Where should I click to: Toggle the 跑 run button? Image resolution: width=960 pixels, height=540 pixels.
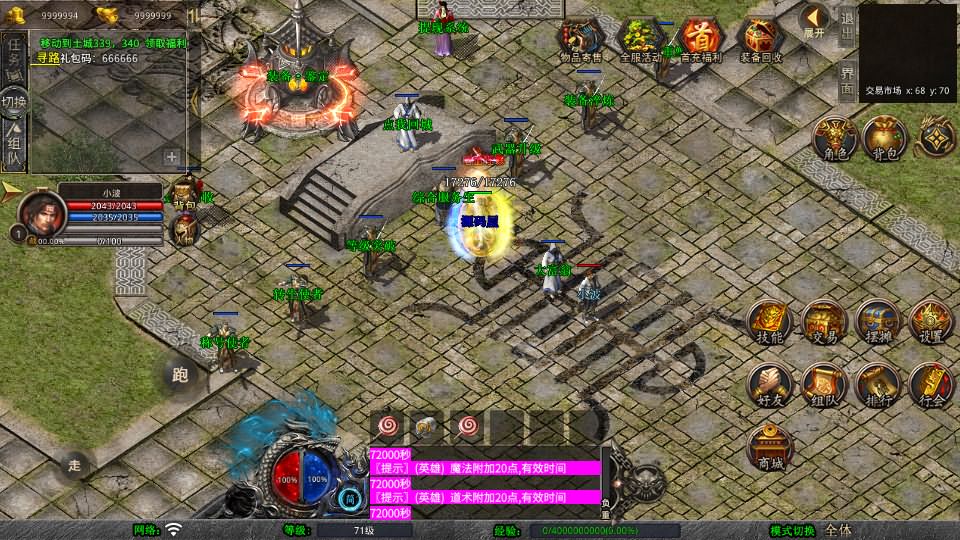point(180,376)
